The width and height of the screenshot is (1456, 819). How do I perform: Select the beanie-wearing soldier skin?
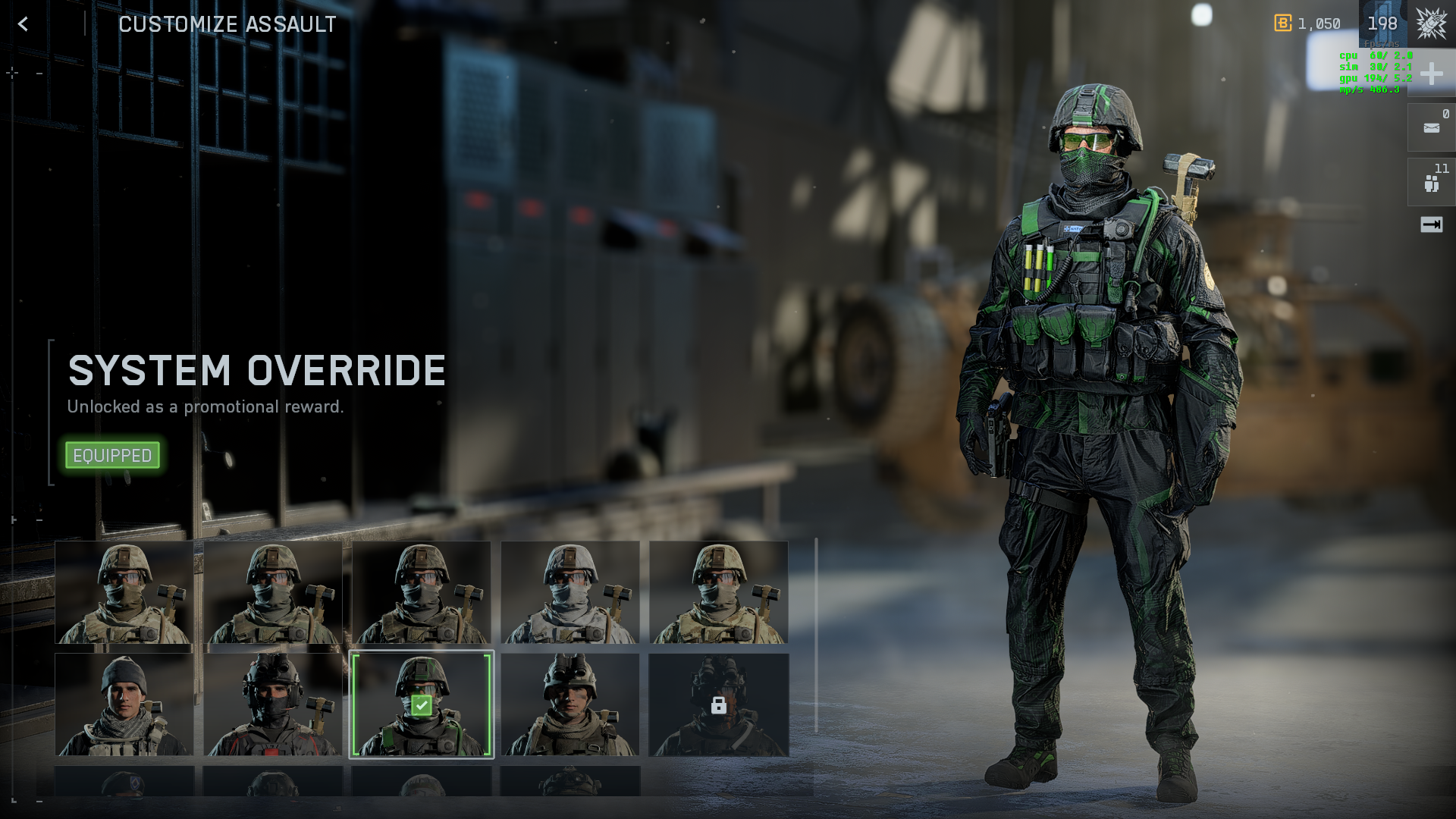(124, 704)
